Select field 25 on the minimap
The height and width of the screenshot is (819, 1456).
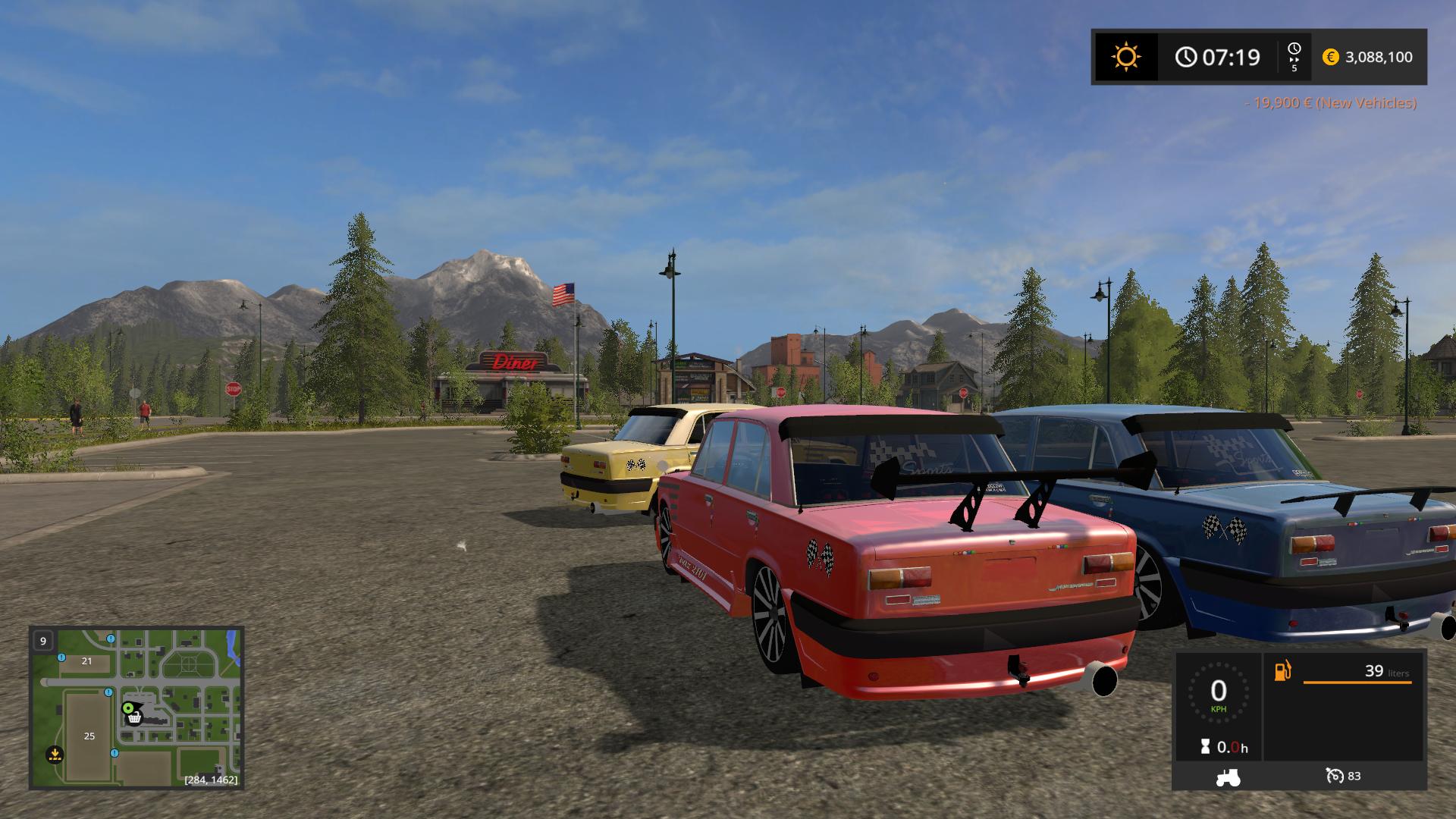[x=89, y=736]
